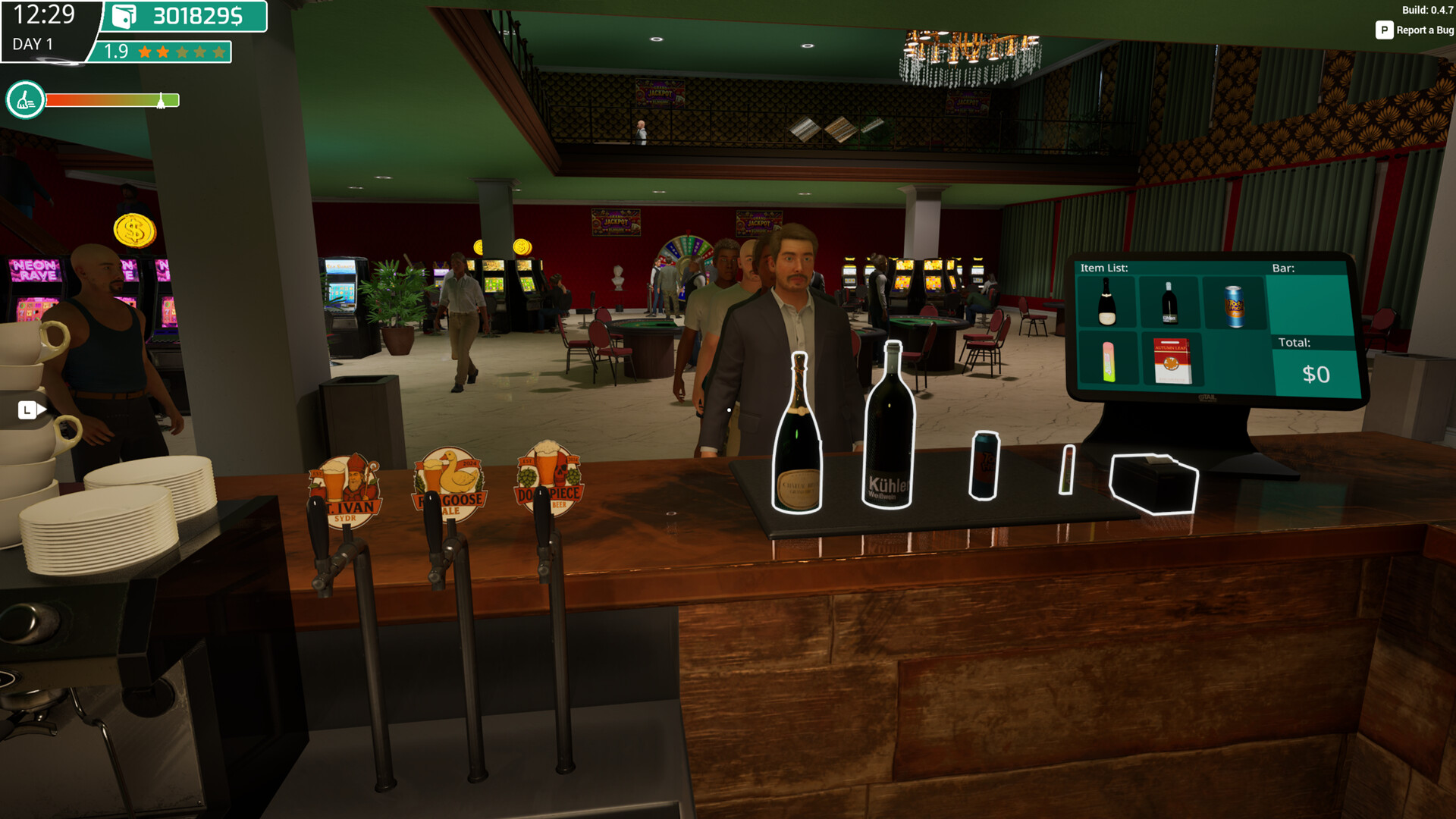
Task: Click the circular broom cleanliness icon
Action: (x=25, y=99)
